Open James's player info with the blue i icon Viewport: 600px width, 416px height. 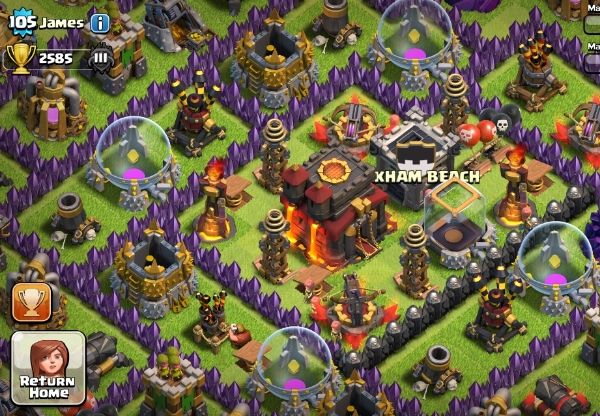(x=100, y=23)
